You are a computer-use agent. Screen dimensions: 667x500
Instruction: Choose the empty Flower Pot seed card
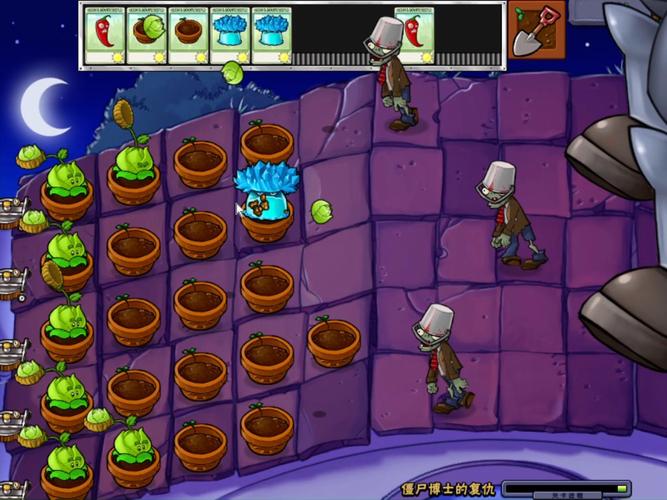188,36
